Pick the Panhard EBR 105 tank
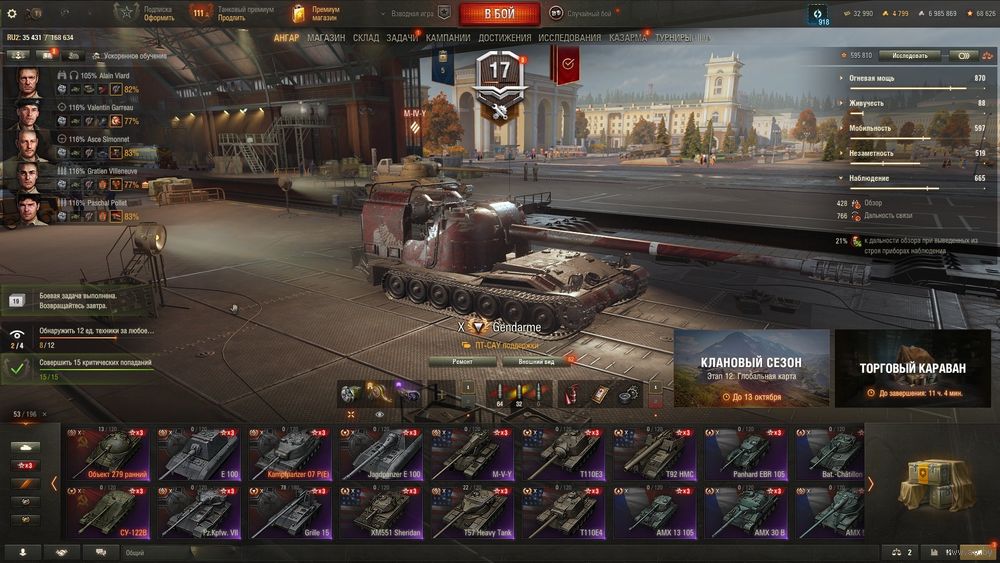The height and width of the screenshot is (563, 1000). 747,454
